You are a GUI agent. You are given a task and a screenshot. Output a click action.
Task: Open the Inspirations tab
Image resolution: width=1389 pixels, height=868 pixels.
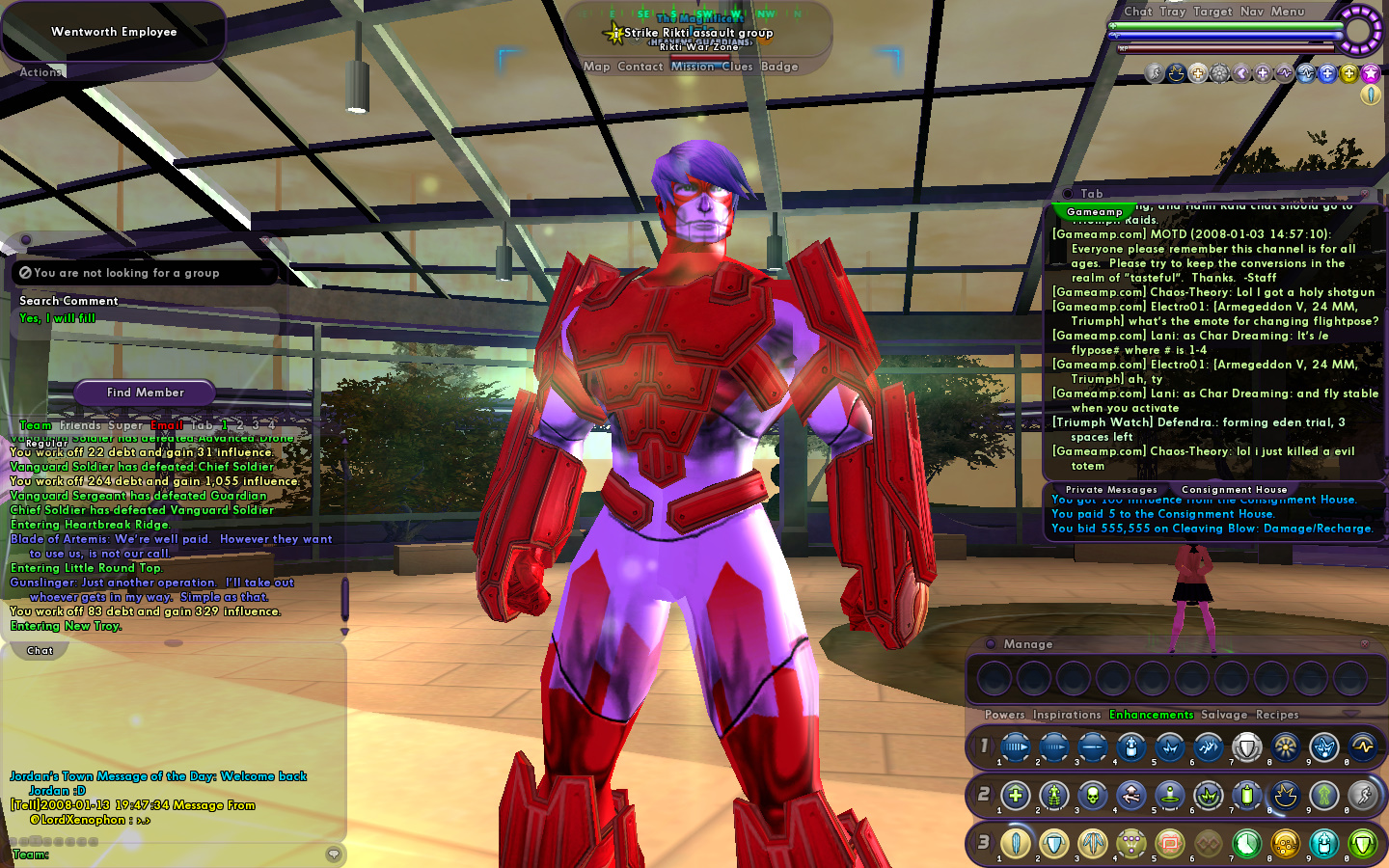click(1067, 715)
